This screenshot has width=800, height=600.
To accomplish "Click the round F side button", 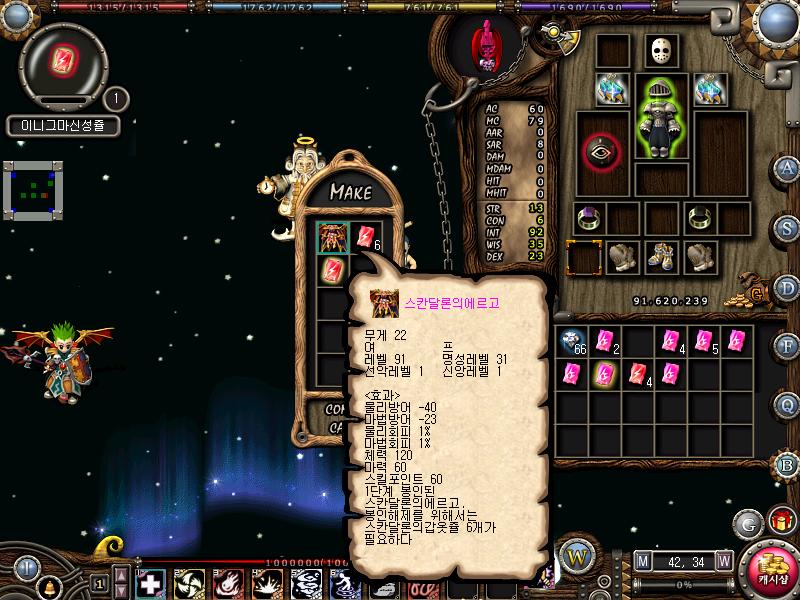I will point(787,346).
